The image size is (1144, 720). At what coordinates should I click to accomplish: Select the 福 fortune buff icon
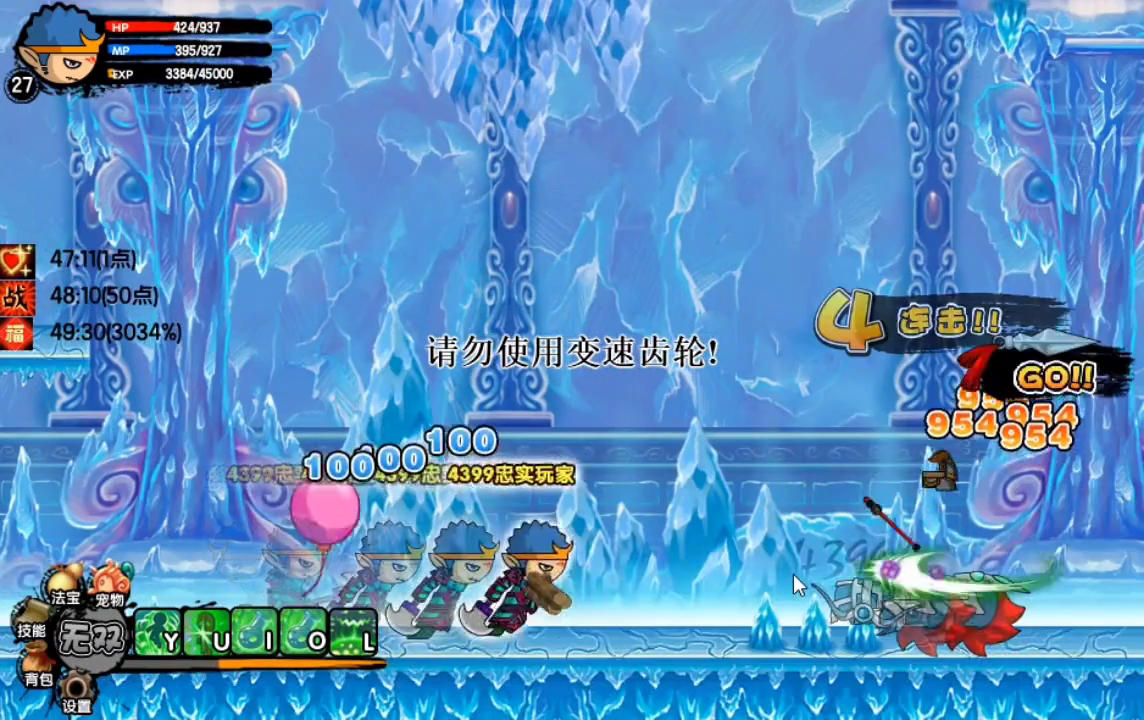[17, 333]
